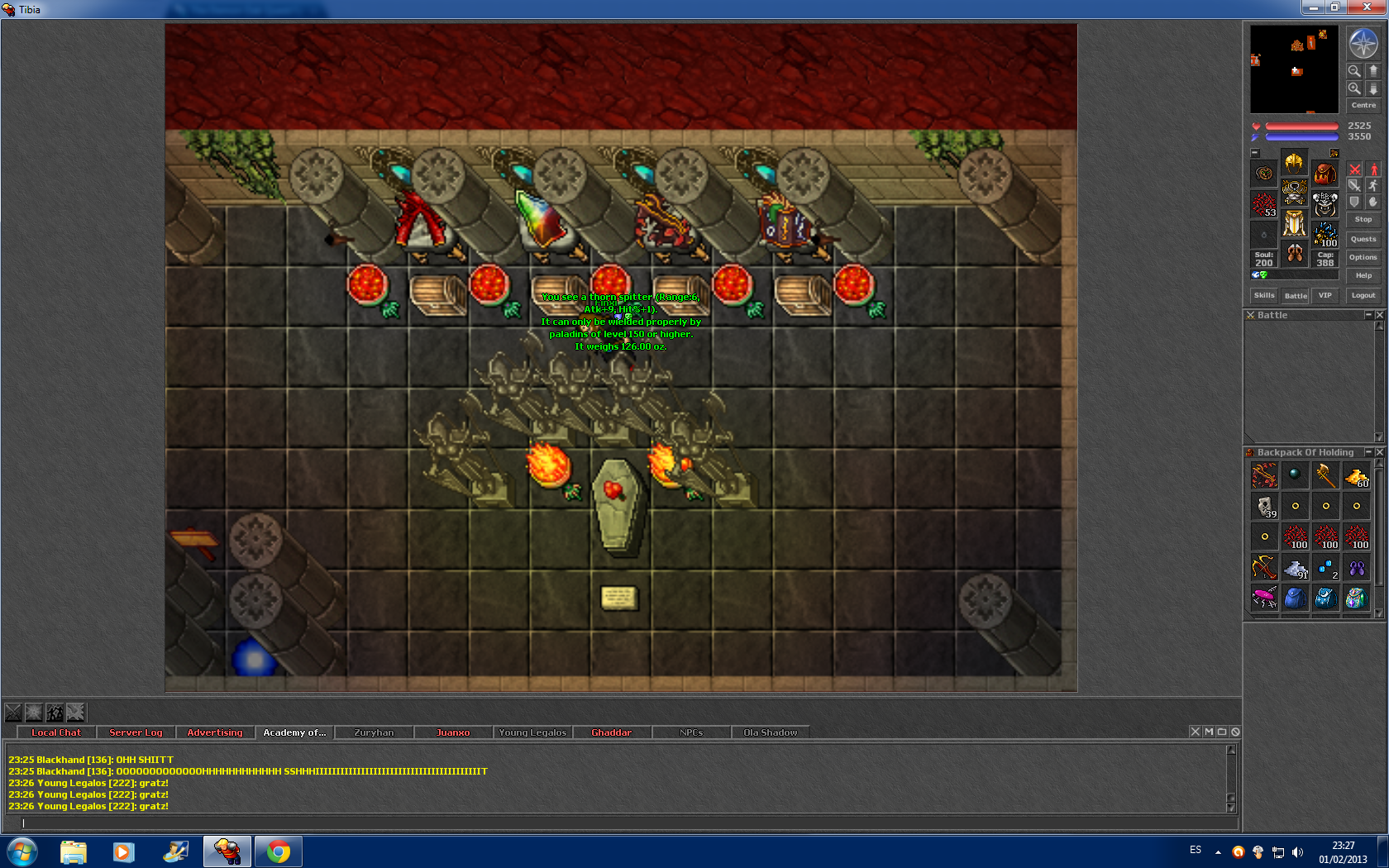
Task: Click the compass rose on the minimap
Action: 1363,44
